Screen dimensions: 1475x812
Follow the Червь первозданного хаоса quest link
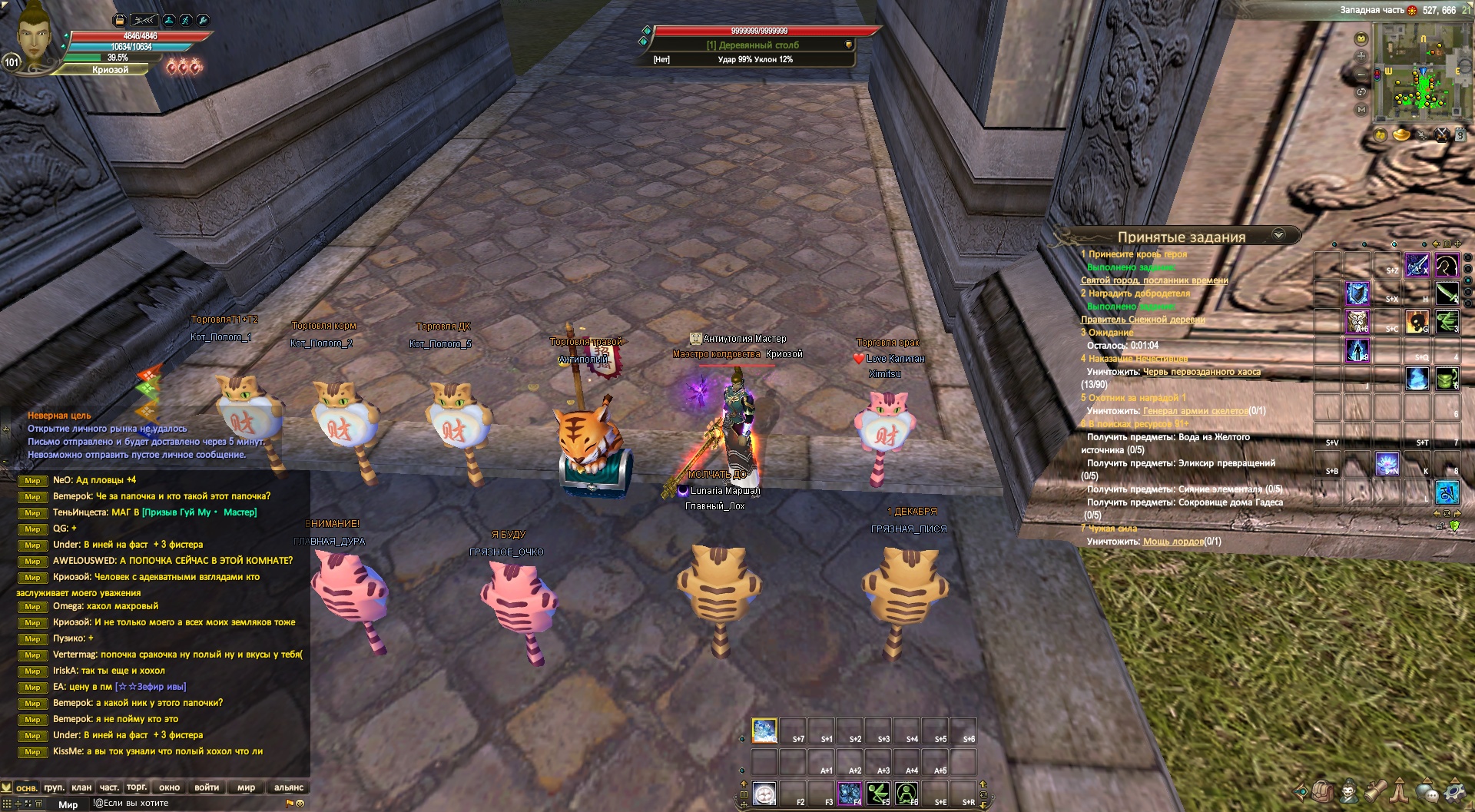coord(1202,372)
